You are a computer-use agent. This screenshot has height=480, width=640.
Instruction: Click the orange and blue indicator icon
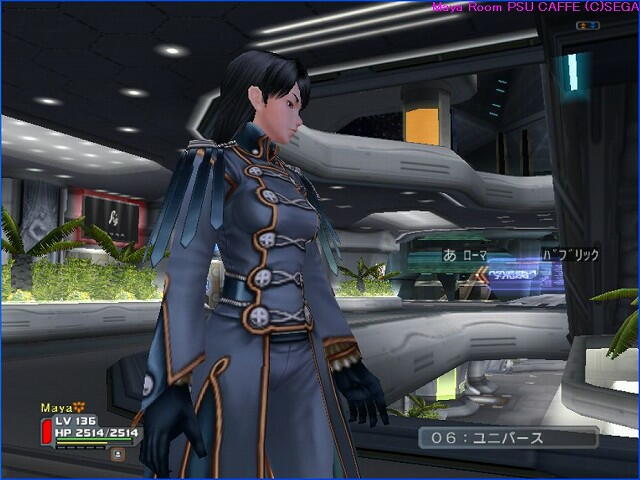[588, 25]
